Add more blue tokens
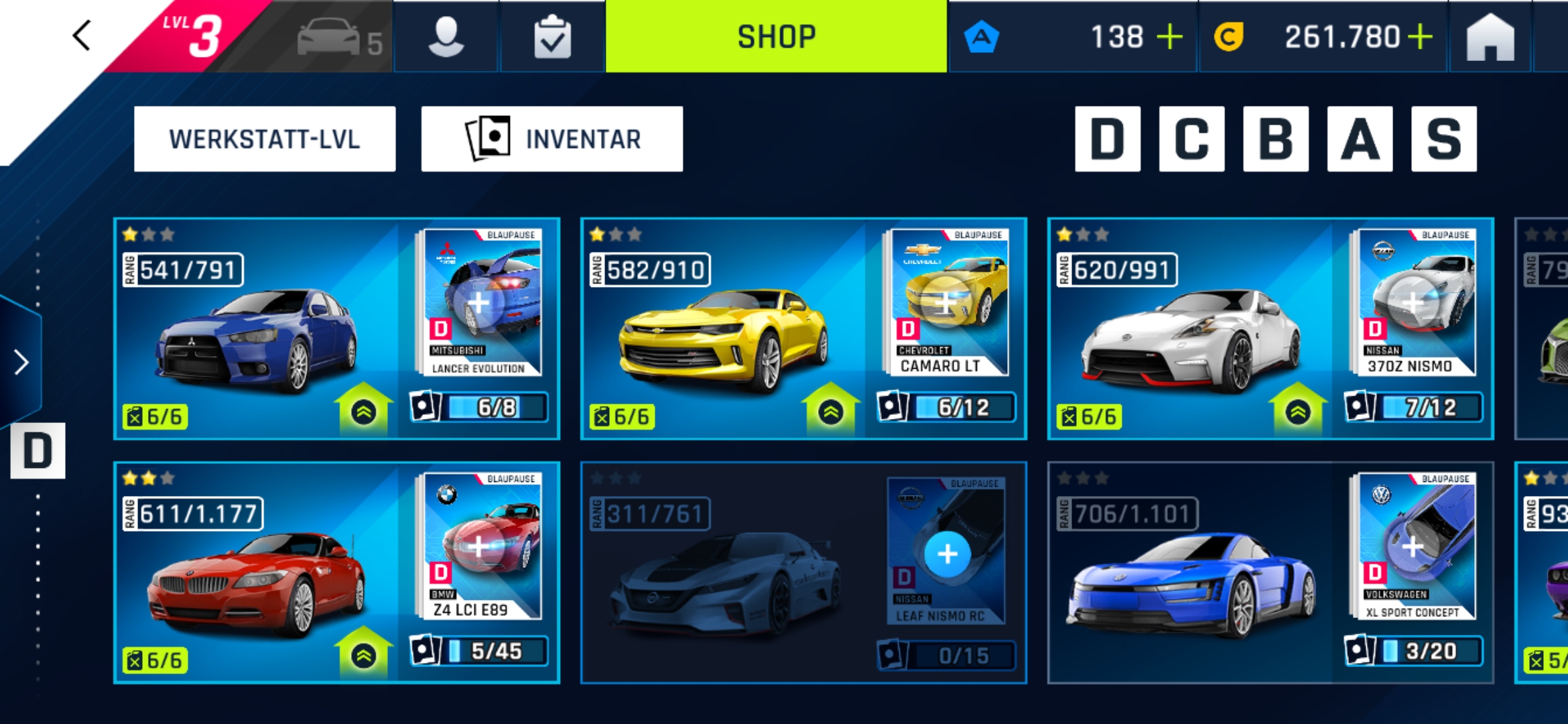The height and width of the screenshot is (724, 1568). (x=1169, y=37)
